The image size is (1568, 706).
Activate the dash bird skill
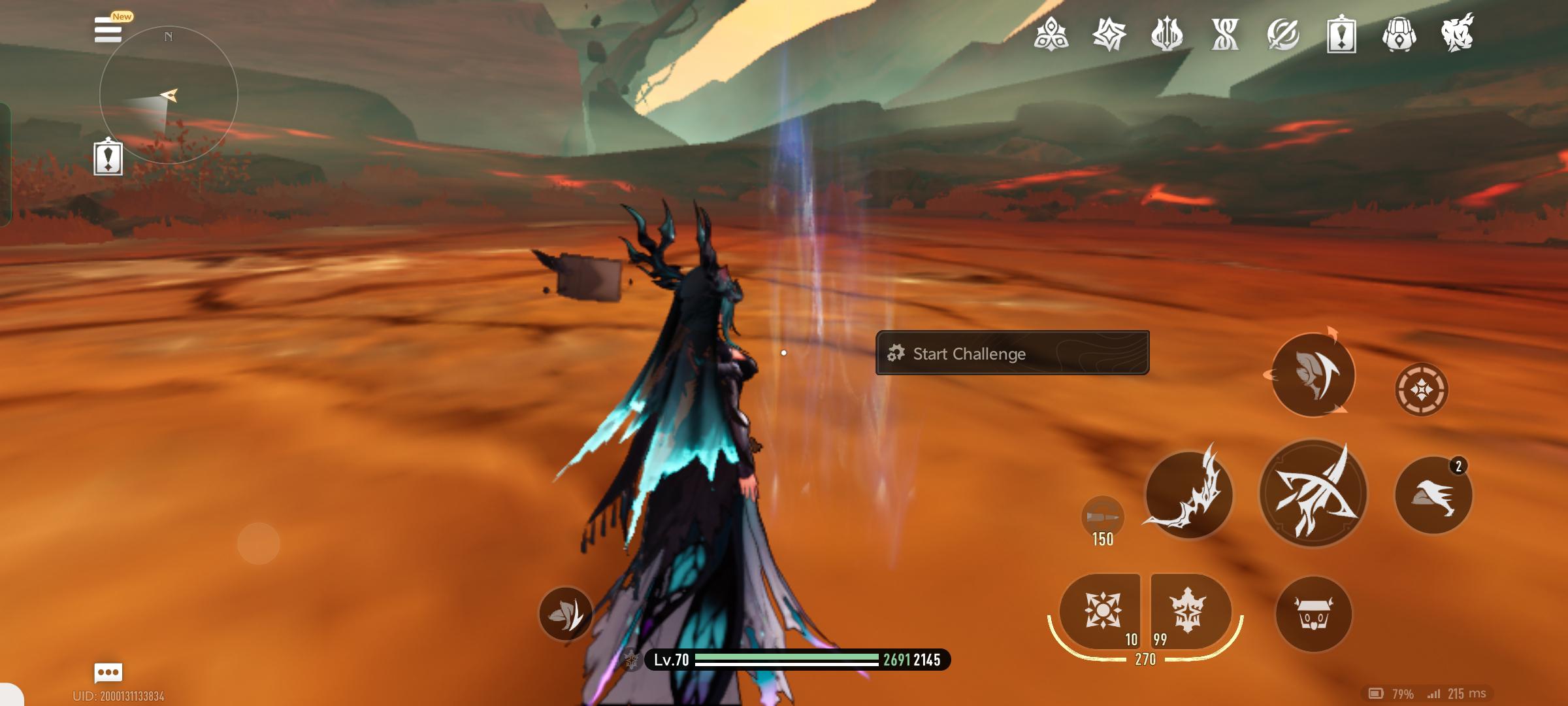[1433, 496]
